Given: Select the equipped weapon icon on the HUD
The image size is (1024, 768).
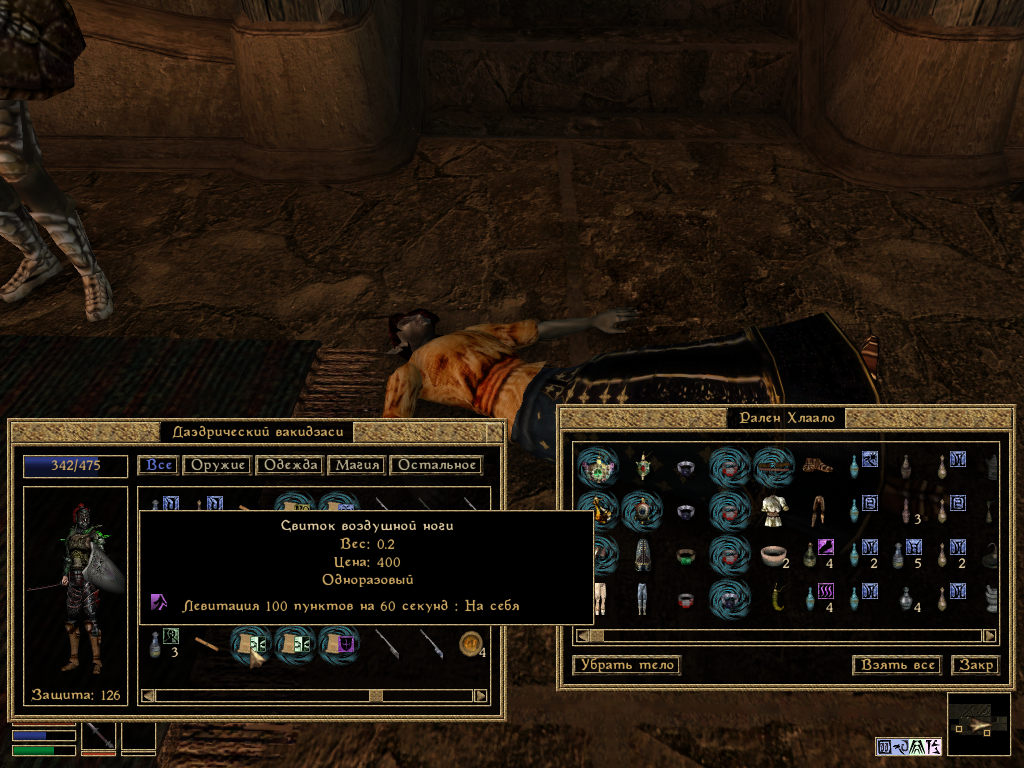Looking at the screenshot, I should [x=99, y=738].
